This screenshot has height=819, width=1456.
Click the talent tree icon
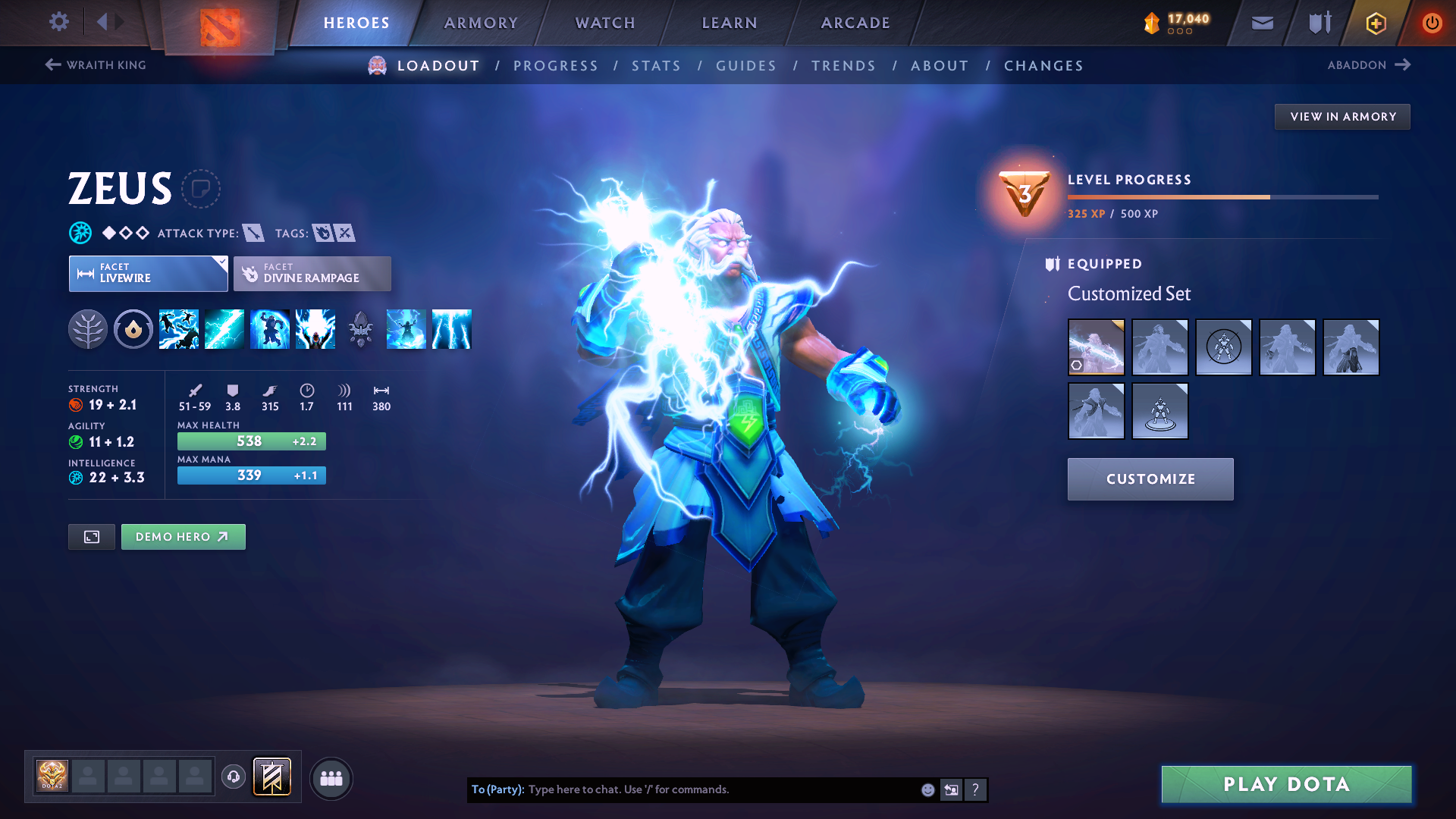pyautogui.click(x=89, y=328)
